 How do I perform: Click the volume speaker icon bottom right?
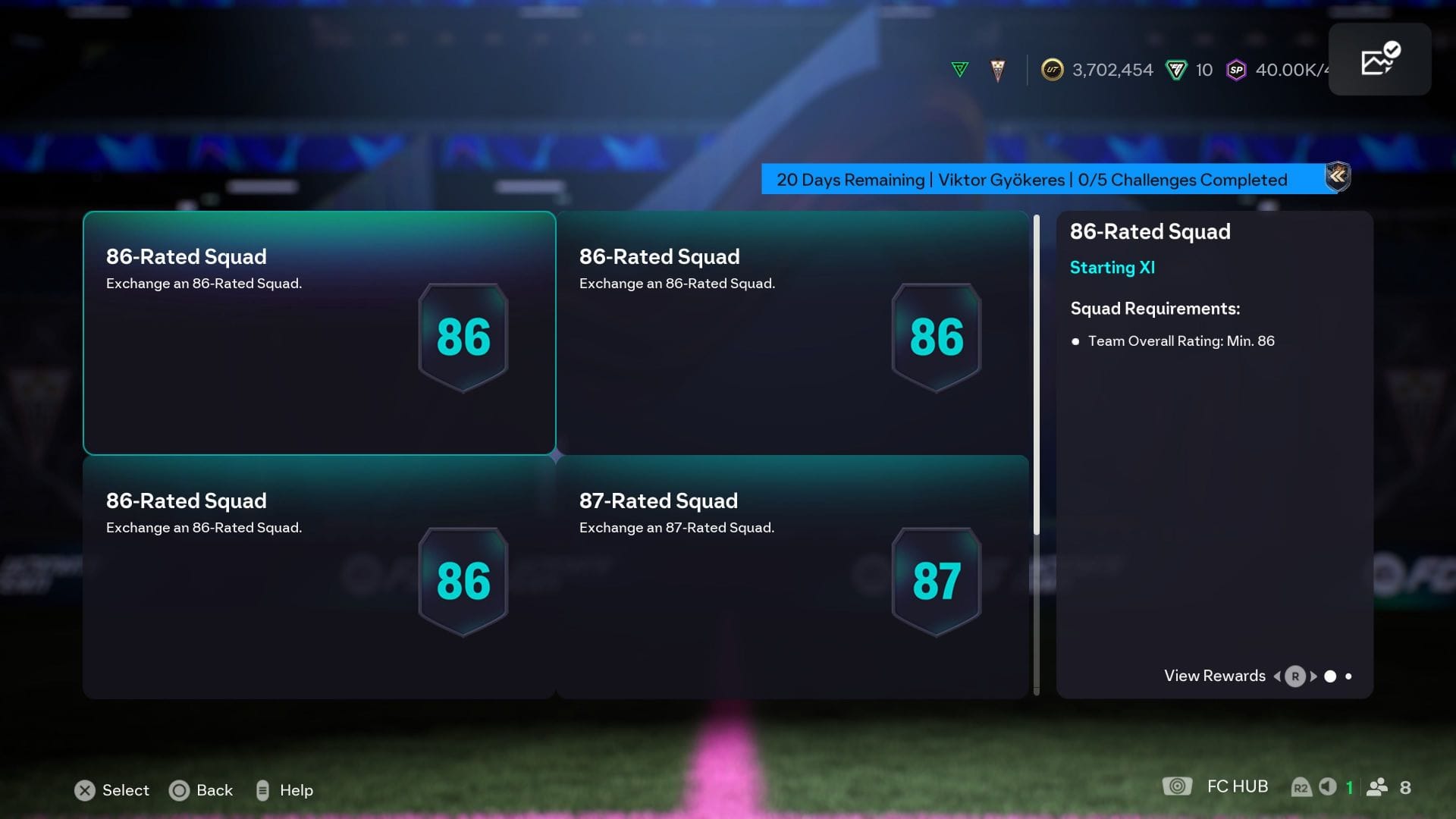click(x=1327, y=787)
